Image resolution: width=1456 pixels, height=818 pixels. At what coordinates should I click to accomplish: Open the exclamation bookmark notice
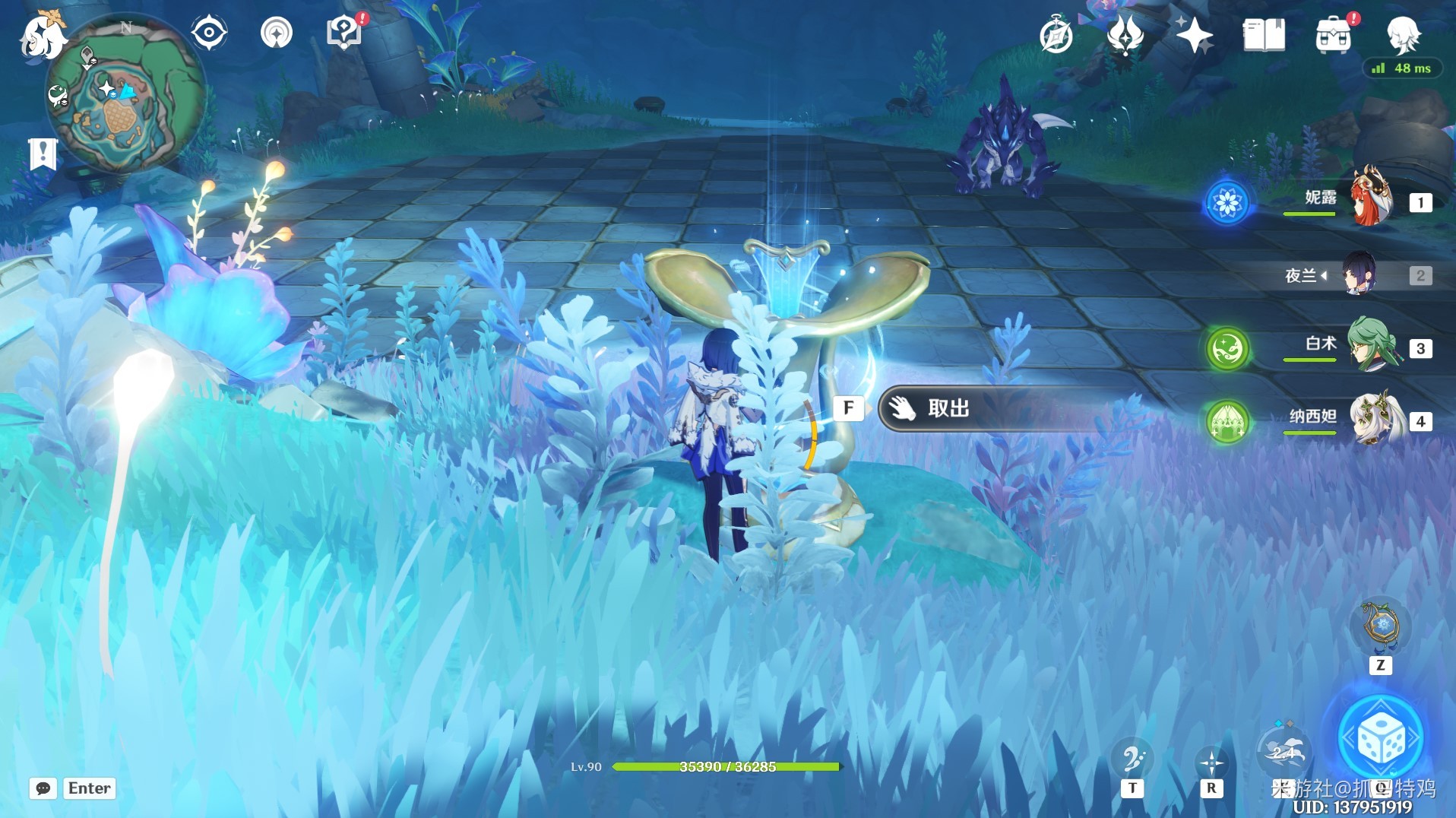pyautogui.click(x=43, y=154)
